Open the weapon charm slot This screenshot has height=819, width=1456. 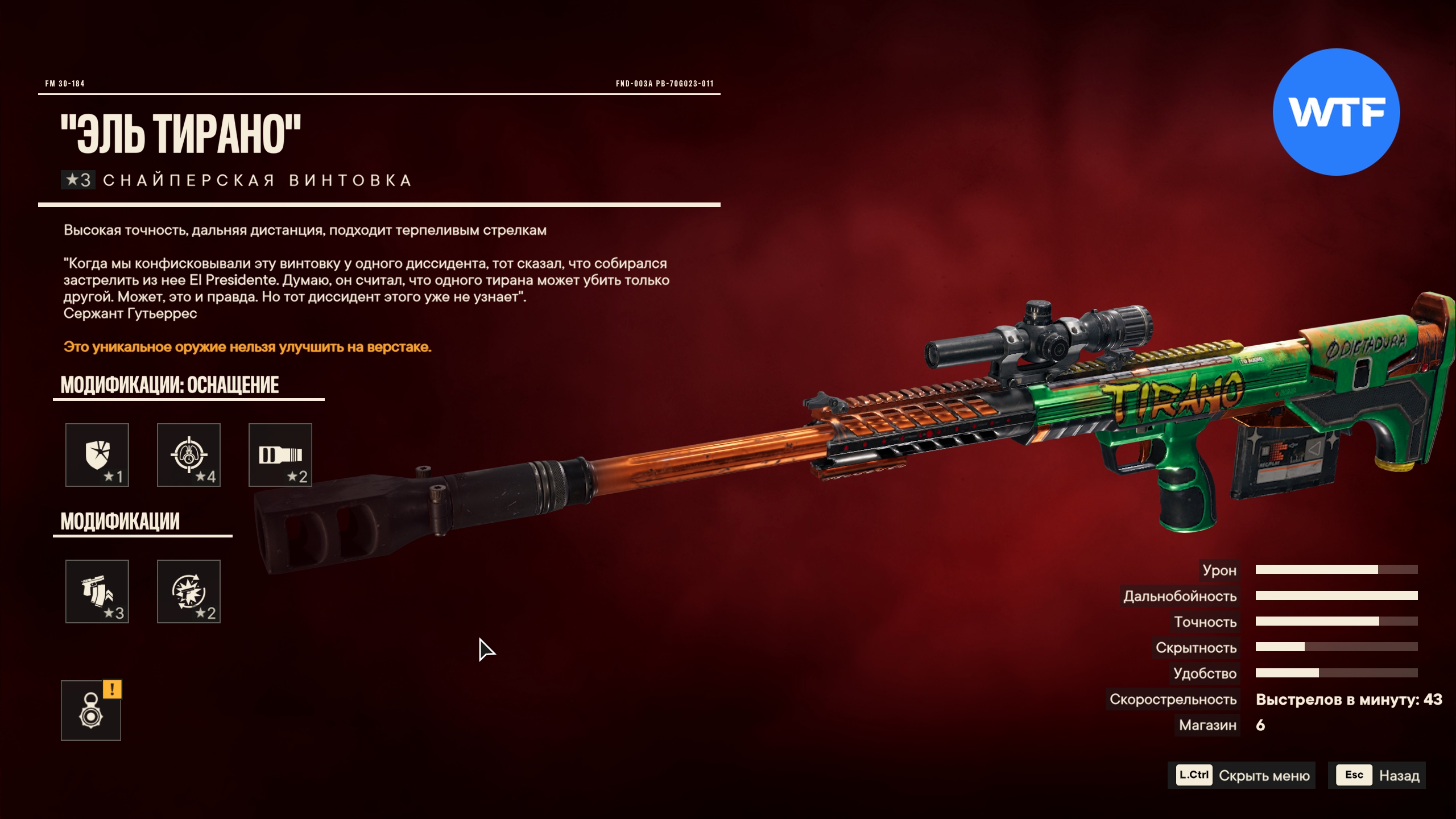pos(91,711)
